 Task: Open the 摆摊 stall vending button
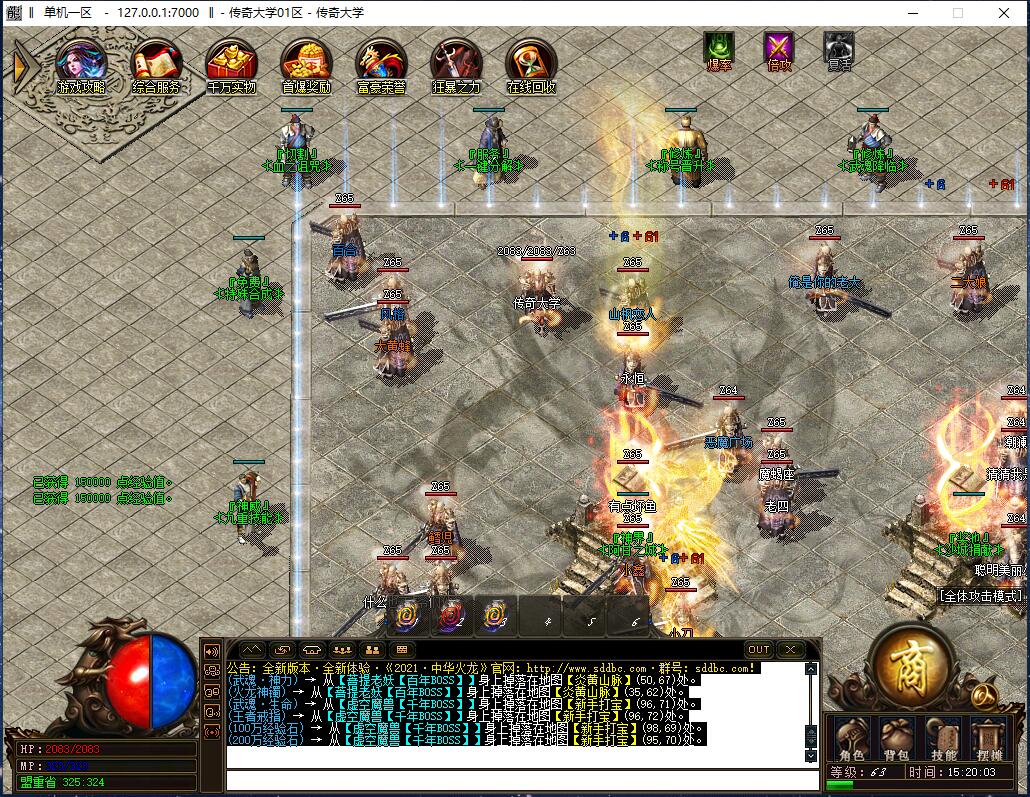(x=990, y=738)
